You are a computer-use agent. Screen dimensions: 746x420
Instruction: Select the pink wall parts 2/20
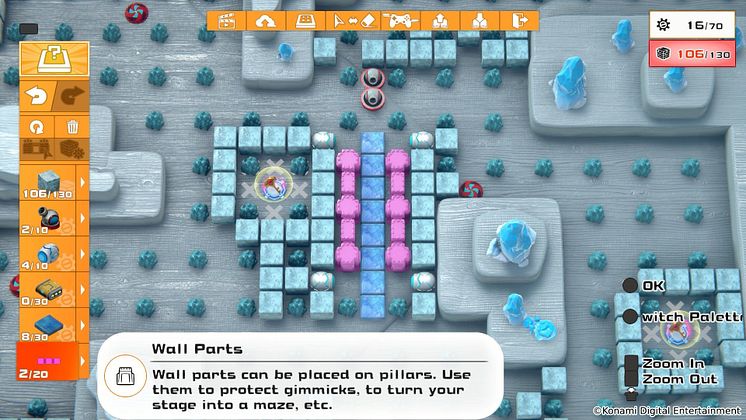[x=47, y=362]
